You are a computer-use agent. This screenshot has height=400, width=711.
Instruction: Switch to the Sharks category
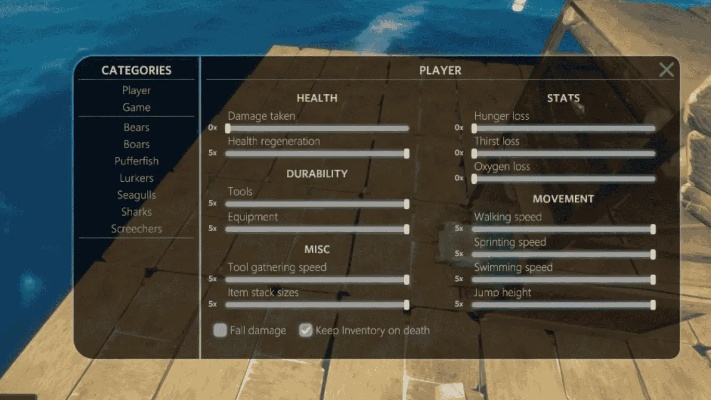[136, 212]
